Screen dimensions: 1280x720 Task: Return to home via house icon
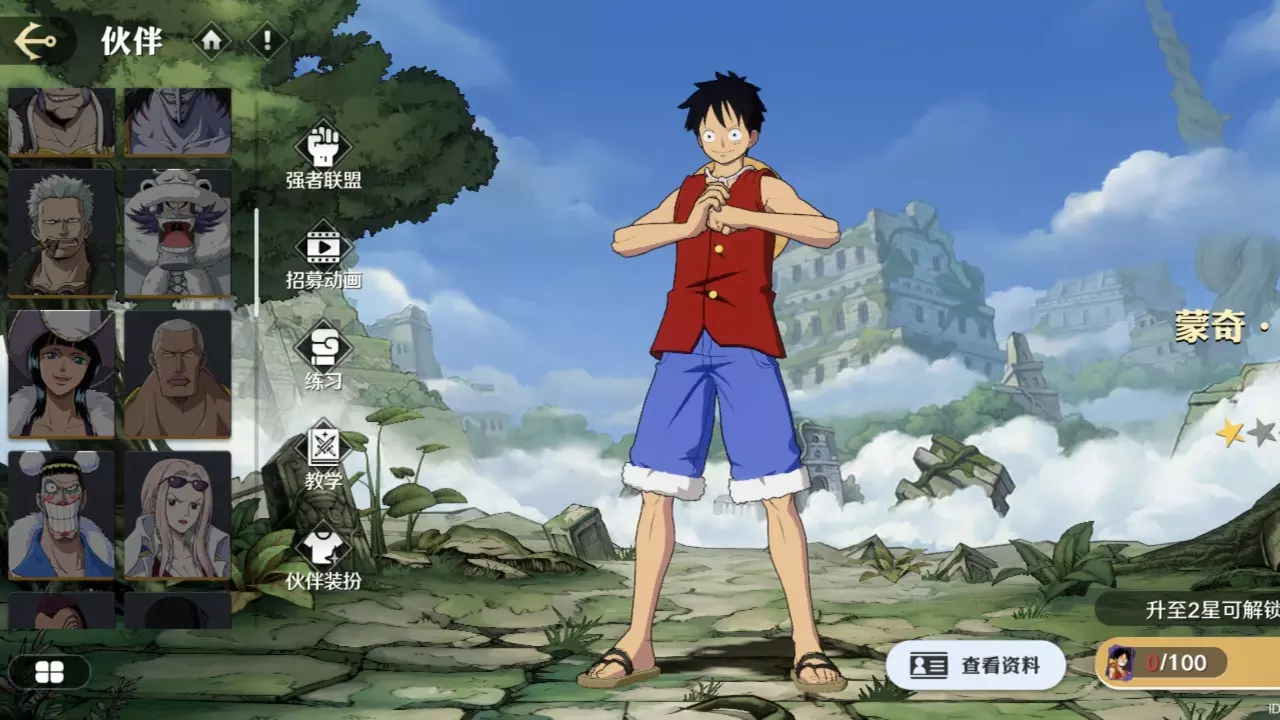tap(211, 41)
